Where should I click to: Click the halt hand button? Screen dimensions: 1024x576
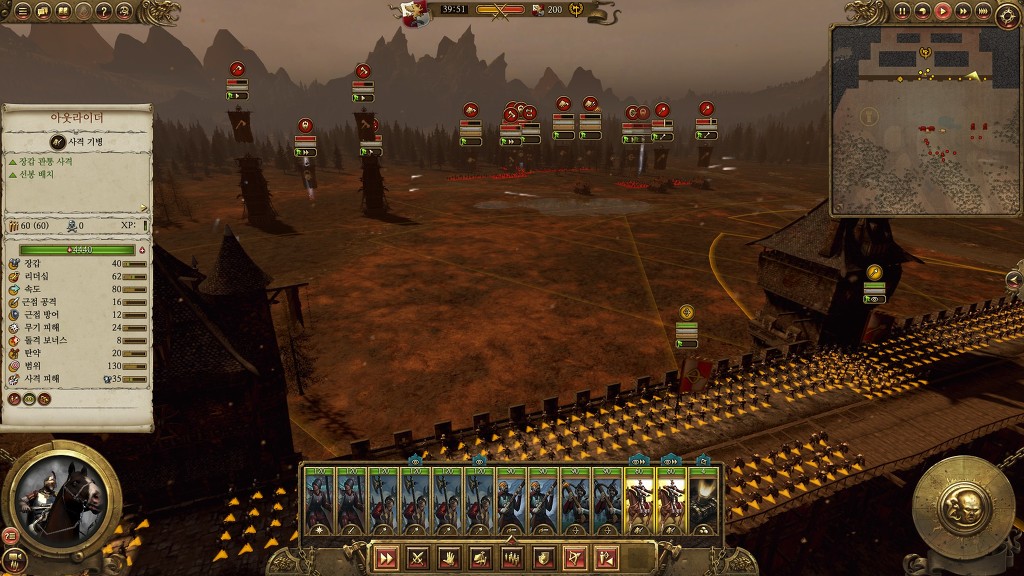click(x=449, y=558)
